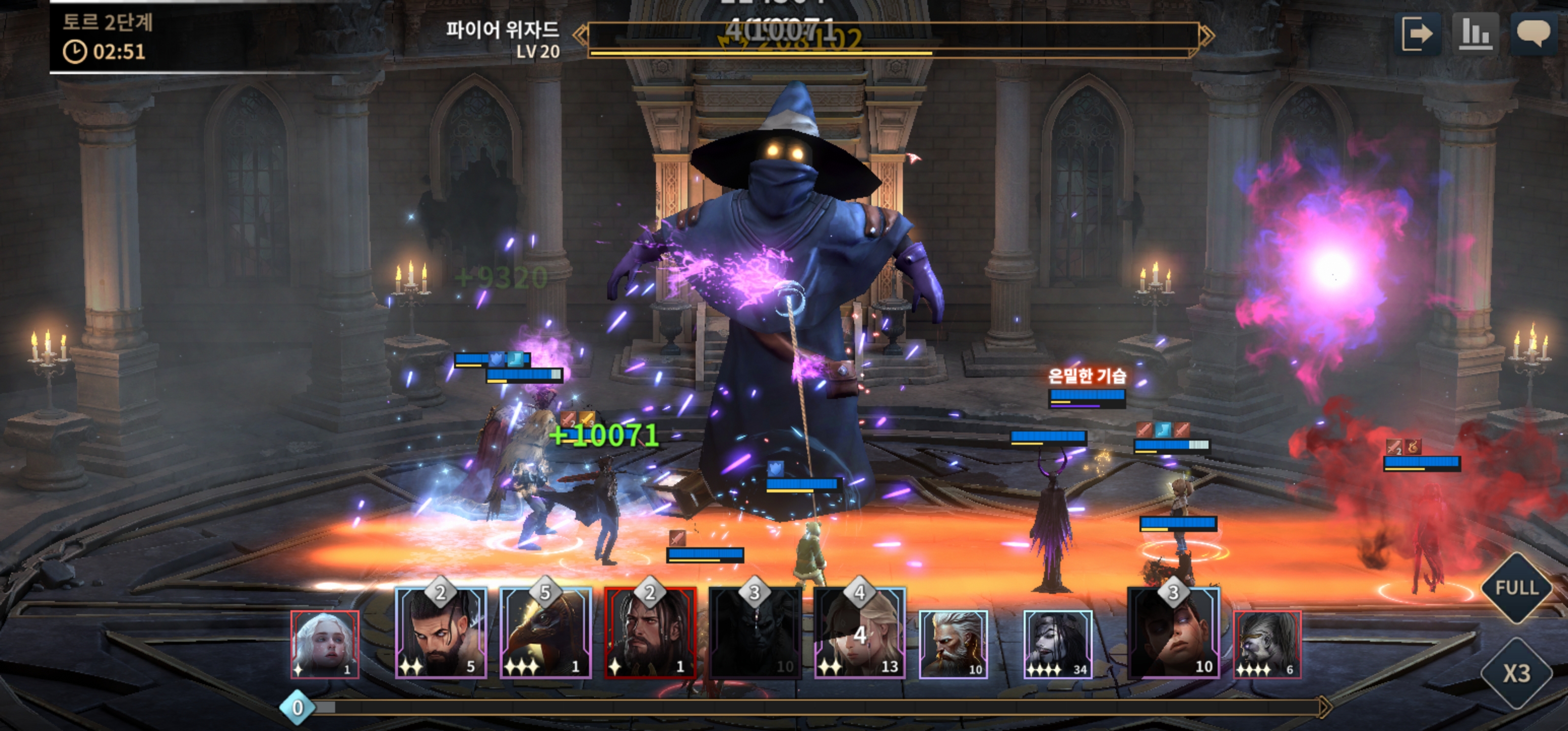Screen dimensions: 1568x731
Task: Choose the white-bearded old man card
Action: (x=953, y=644)
